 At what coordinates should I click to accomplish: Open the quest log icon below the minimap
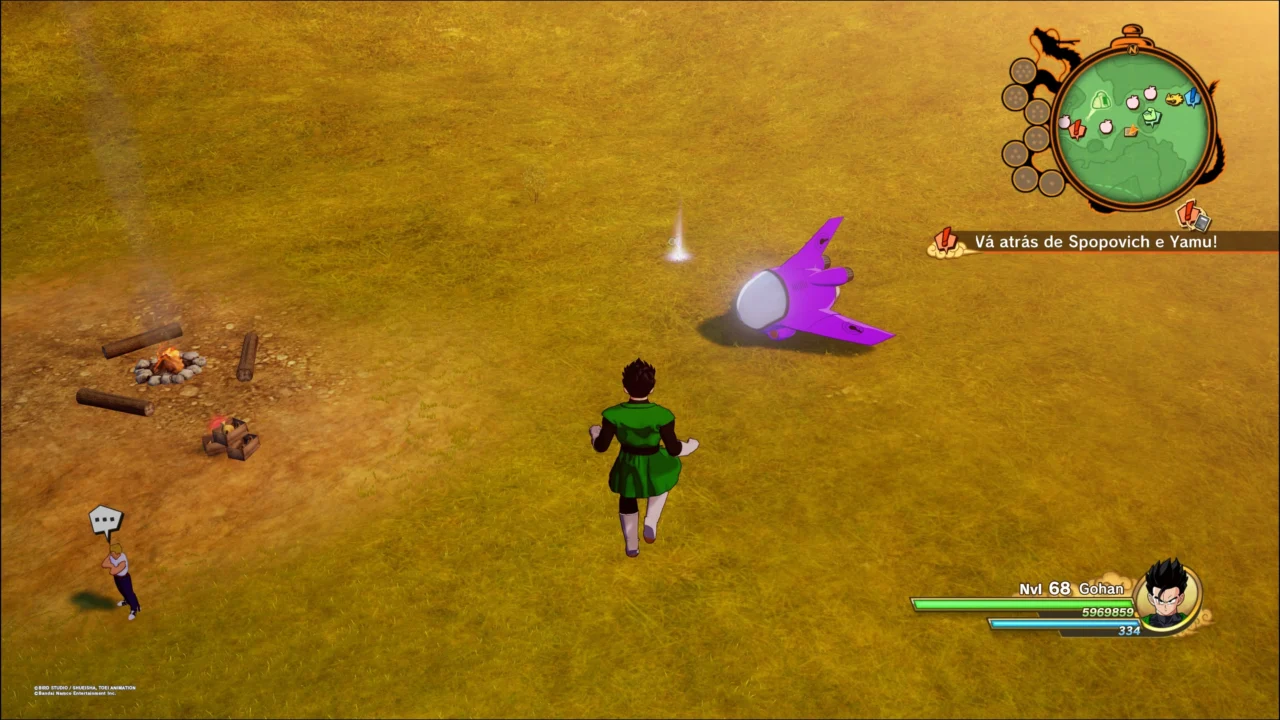[x=1193, y=215]
